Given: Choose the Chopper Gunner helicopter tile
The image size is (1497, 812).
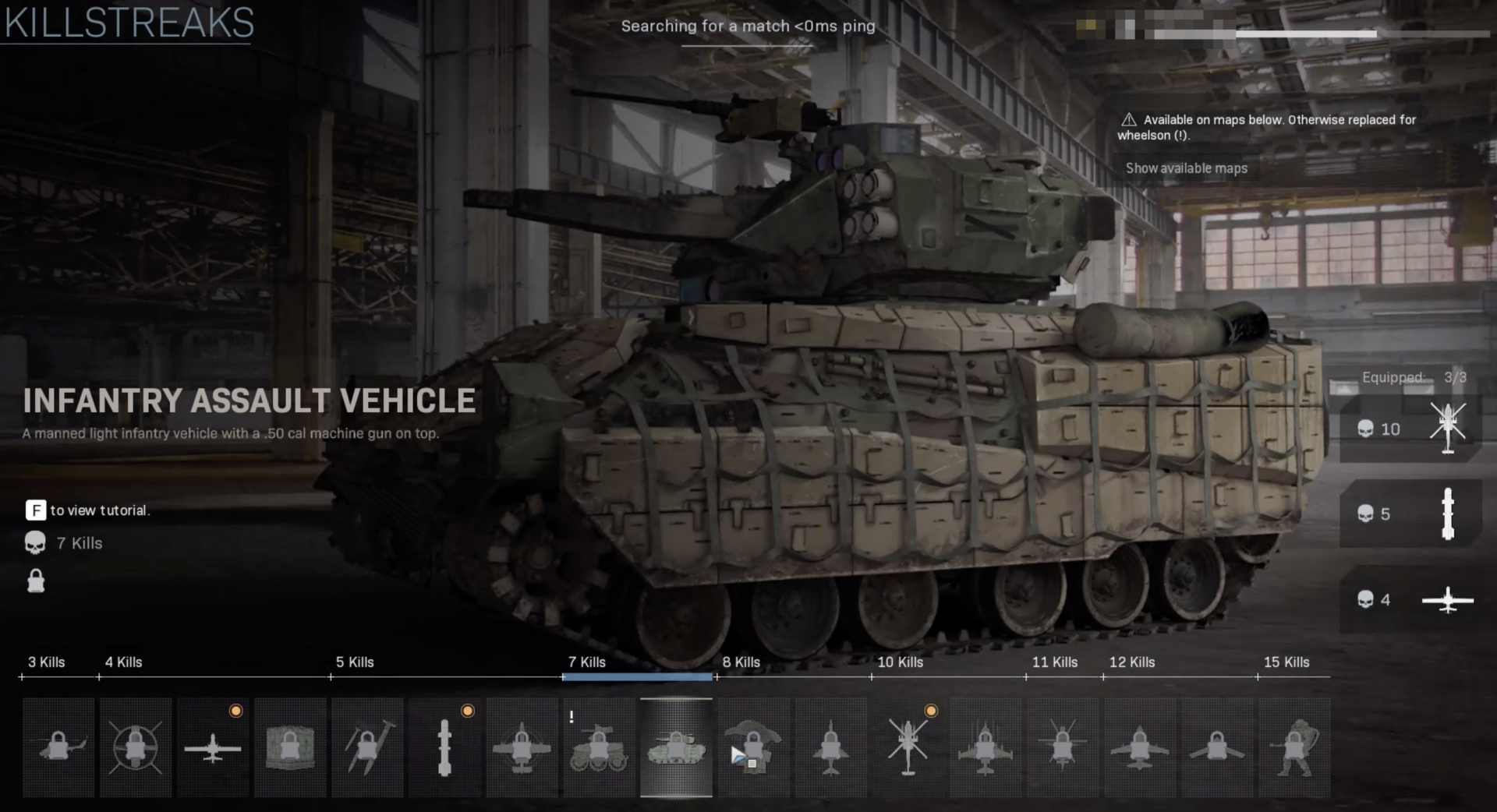Looking at the screenshot, I should (908, 747).
